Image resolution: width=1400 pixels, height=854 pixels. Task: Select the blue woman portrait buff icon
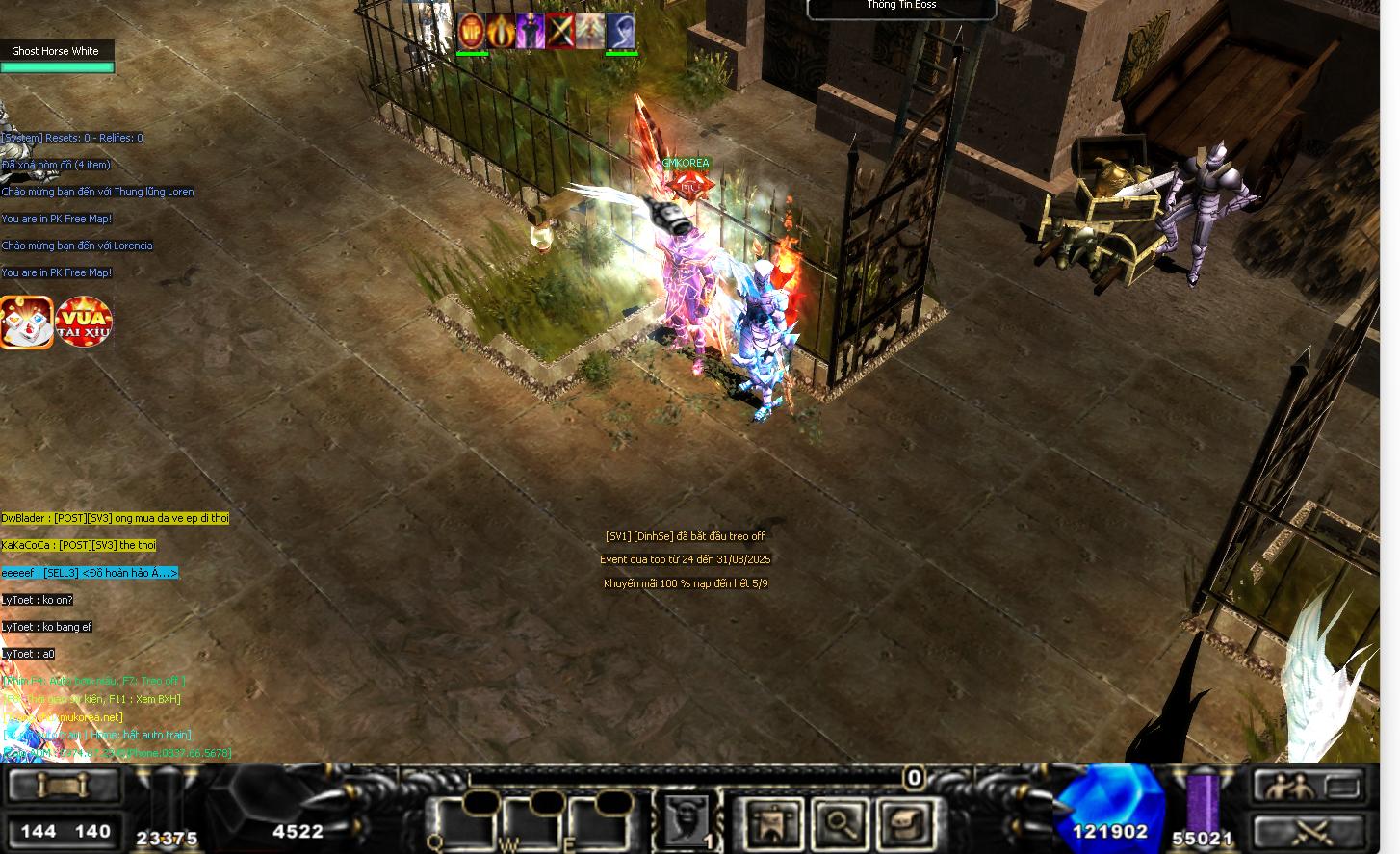pyautogui.click(x=620, y=32)
